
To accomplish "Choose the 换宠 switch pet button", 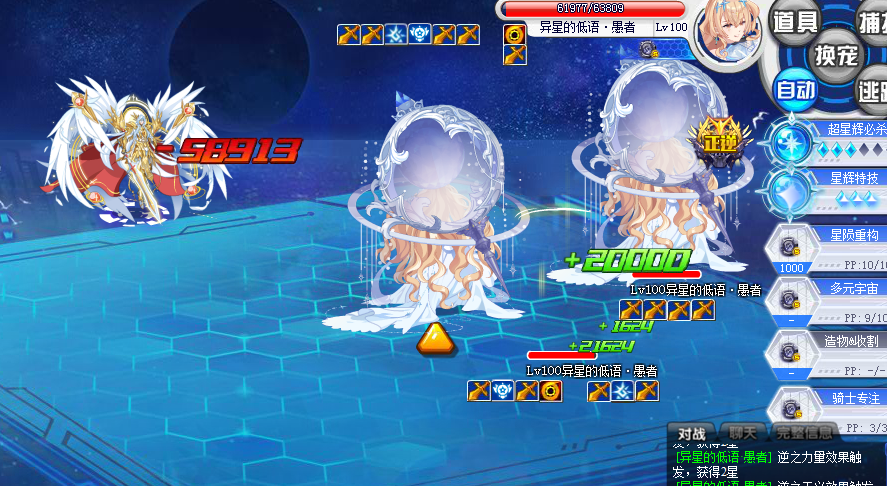I will 836,55.
